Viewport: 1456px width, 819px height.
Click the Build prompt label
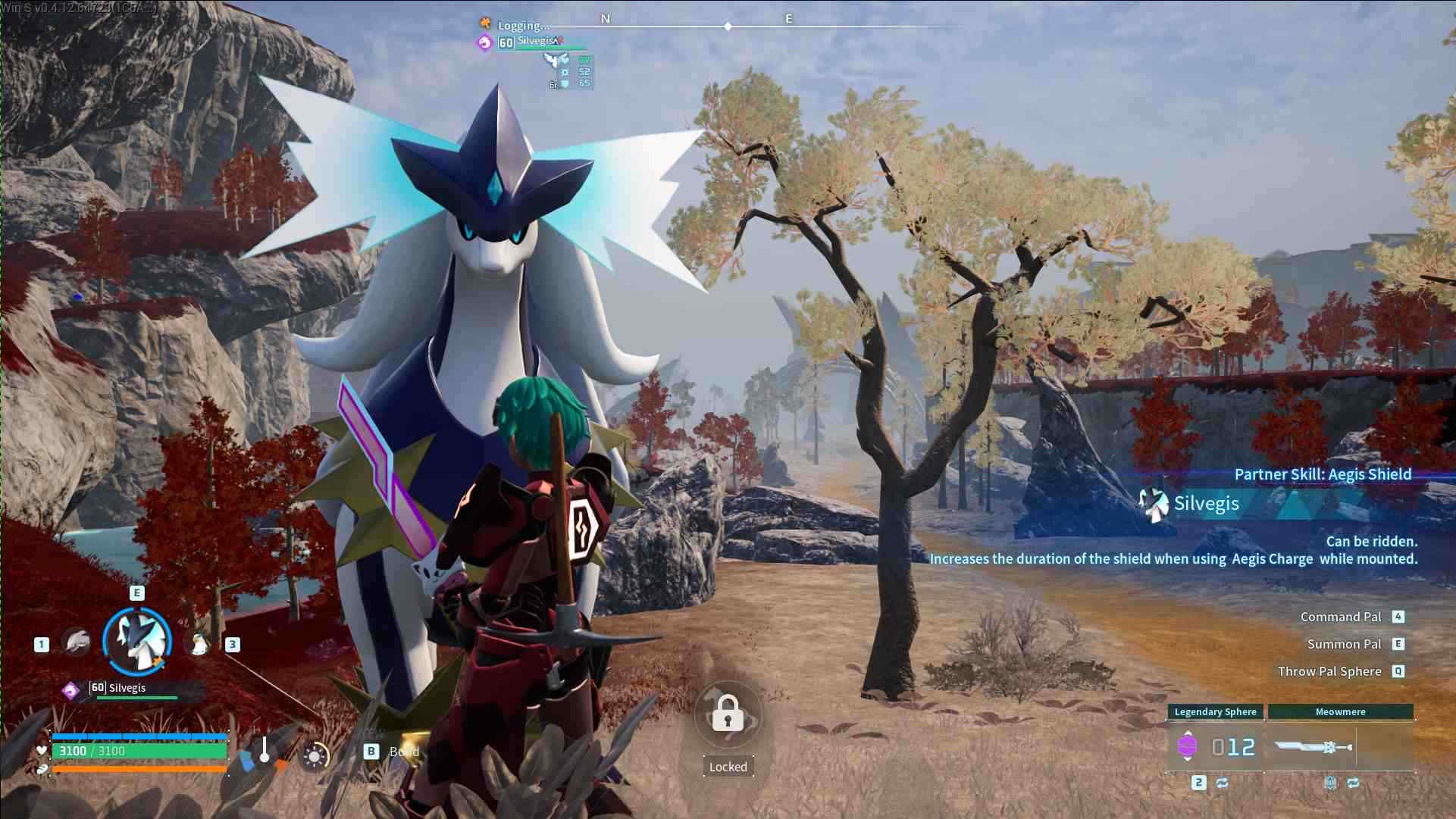pos(405,752)
